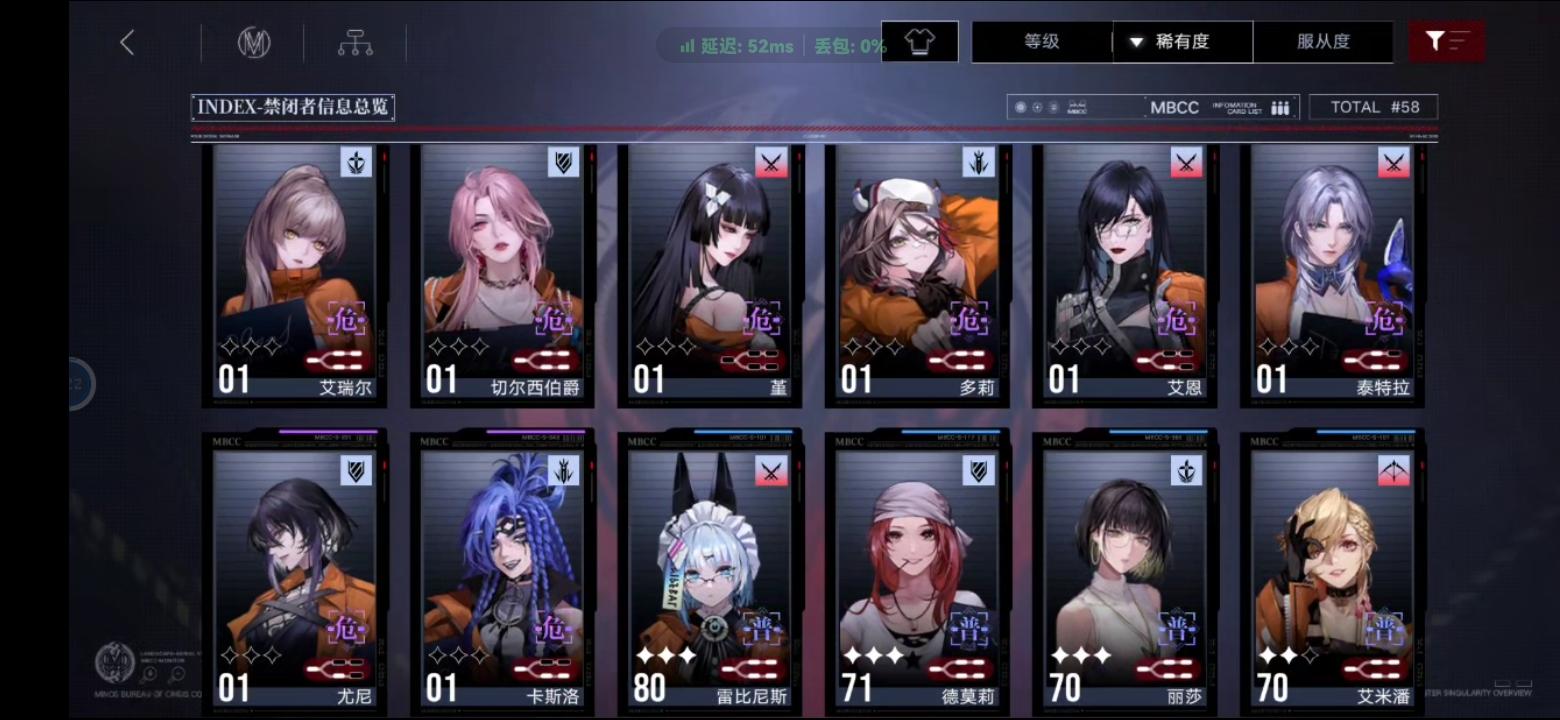Open the 稀有度 sort dropdown arrow
This screenshot has width=1560, height=720.
coord(1136,42)
